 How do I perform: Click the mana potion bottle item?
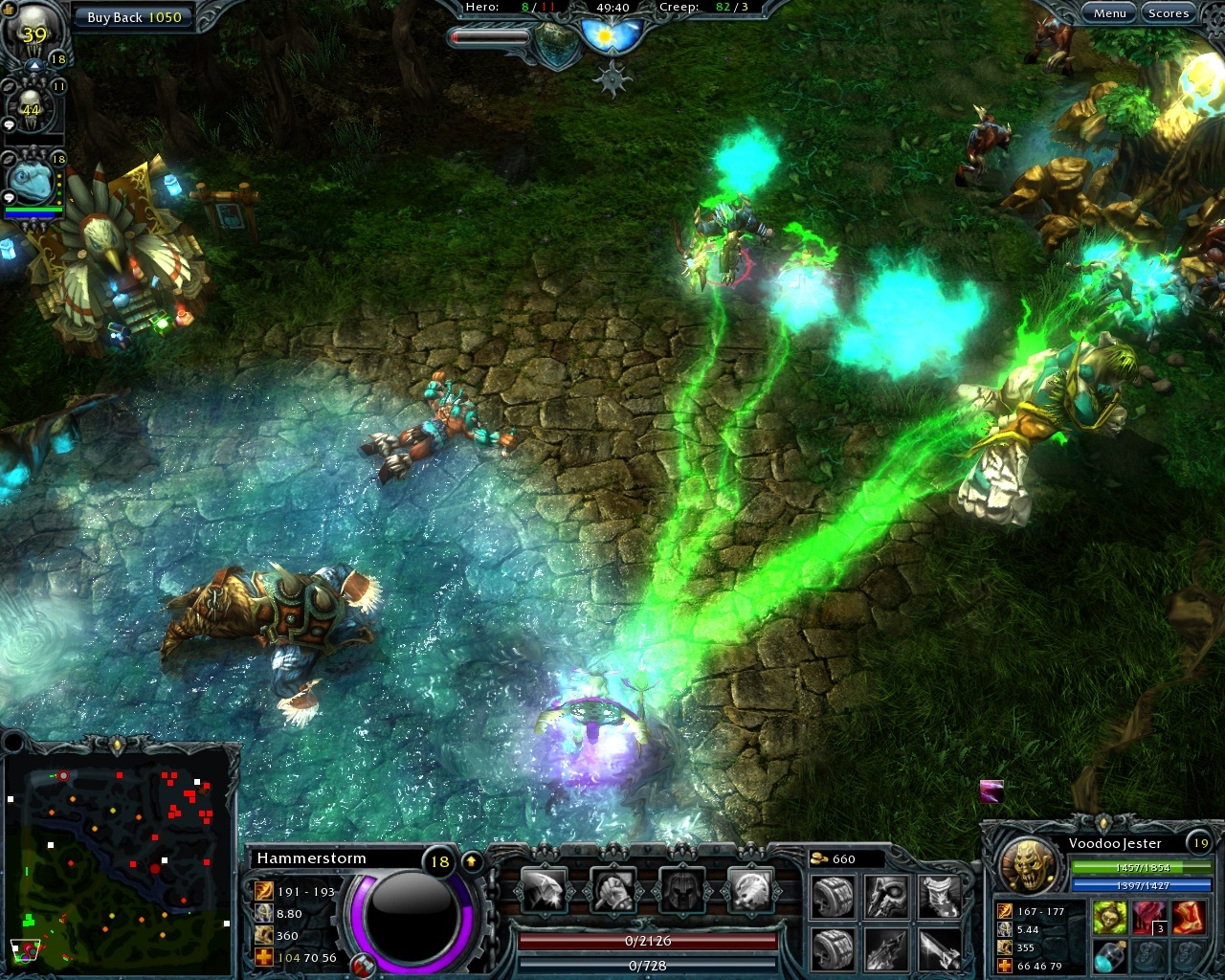[x=1109, y=958]
